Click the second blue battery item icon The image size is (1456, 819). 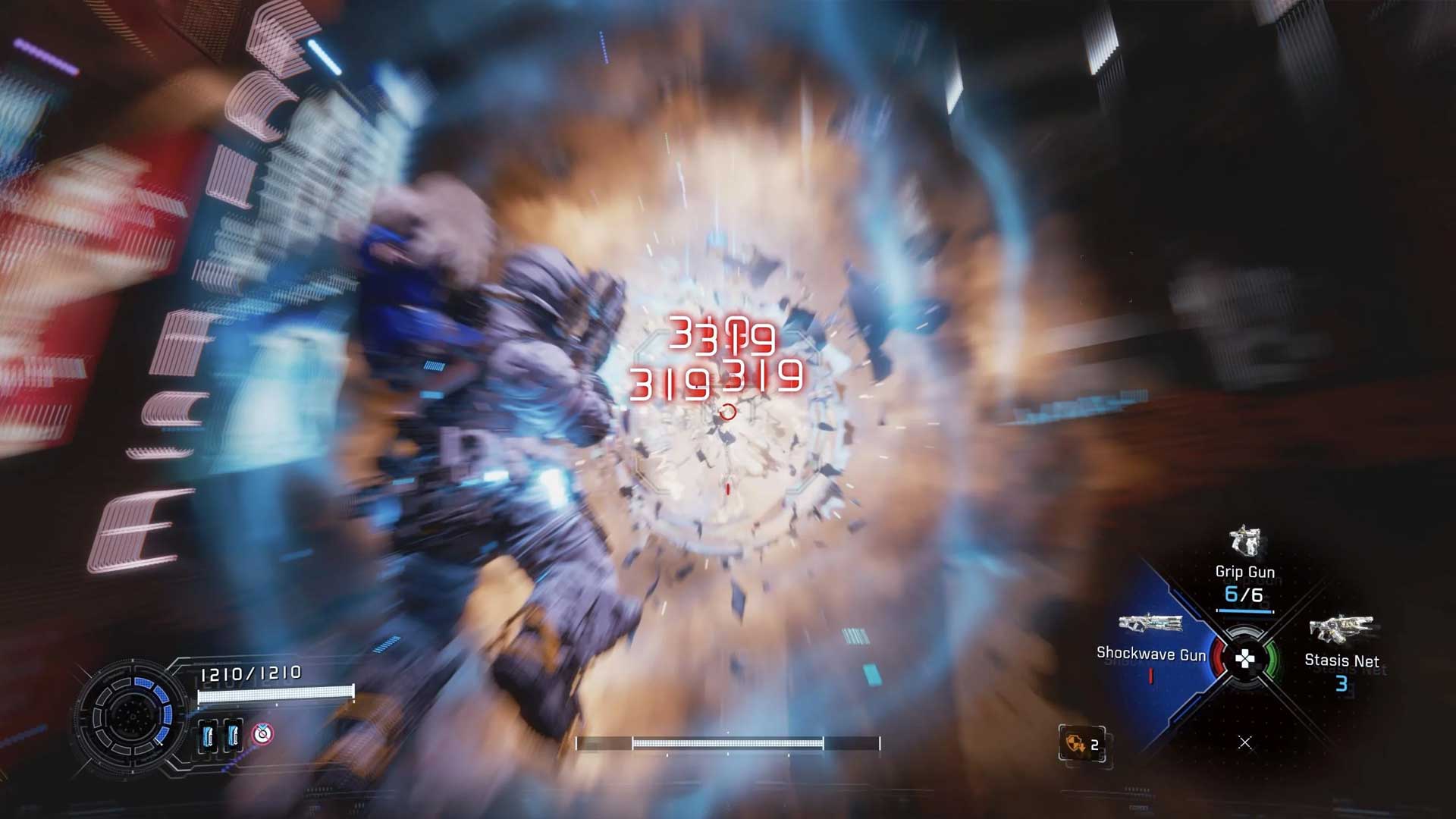pyautogui.click(x=234, y=736)
